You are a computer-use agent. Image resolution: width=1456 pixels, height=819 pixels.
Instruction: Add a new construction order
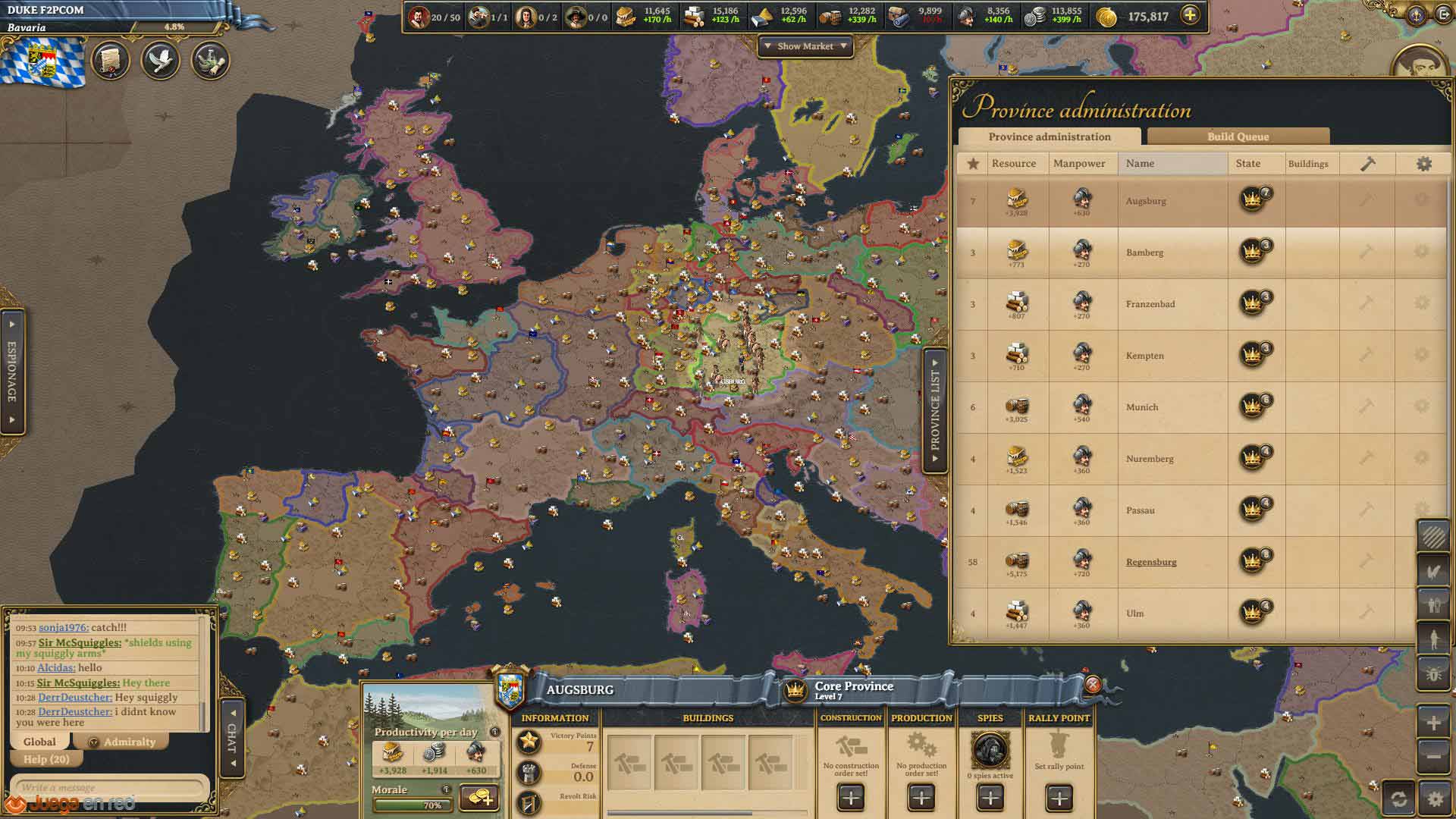click(x=851, y=798)
